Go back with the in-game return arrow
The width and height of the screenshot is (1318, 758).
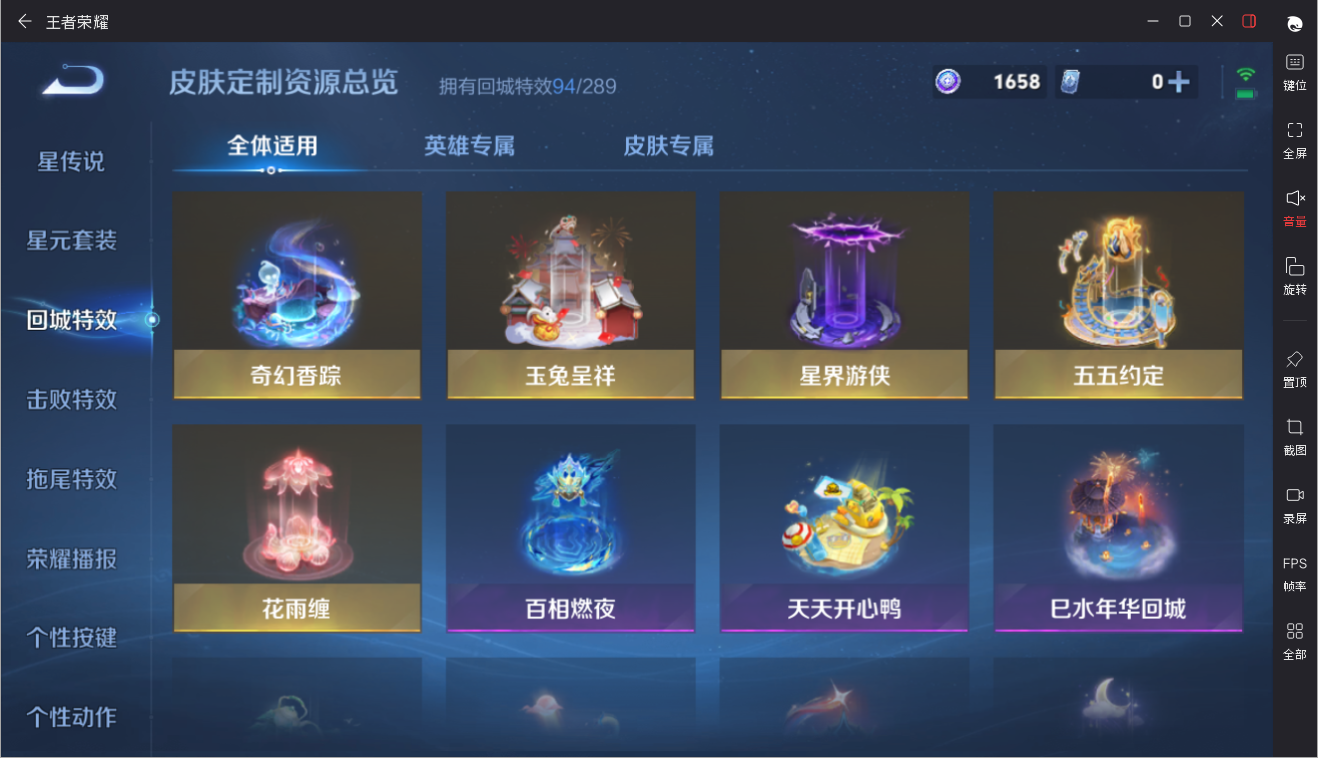[72, 80]
